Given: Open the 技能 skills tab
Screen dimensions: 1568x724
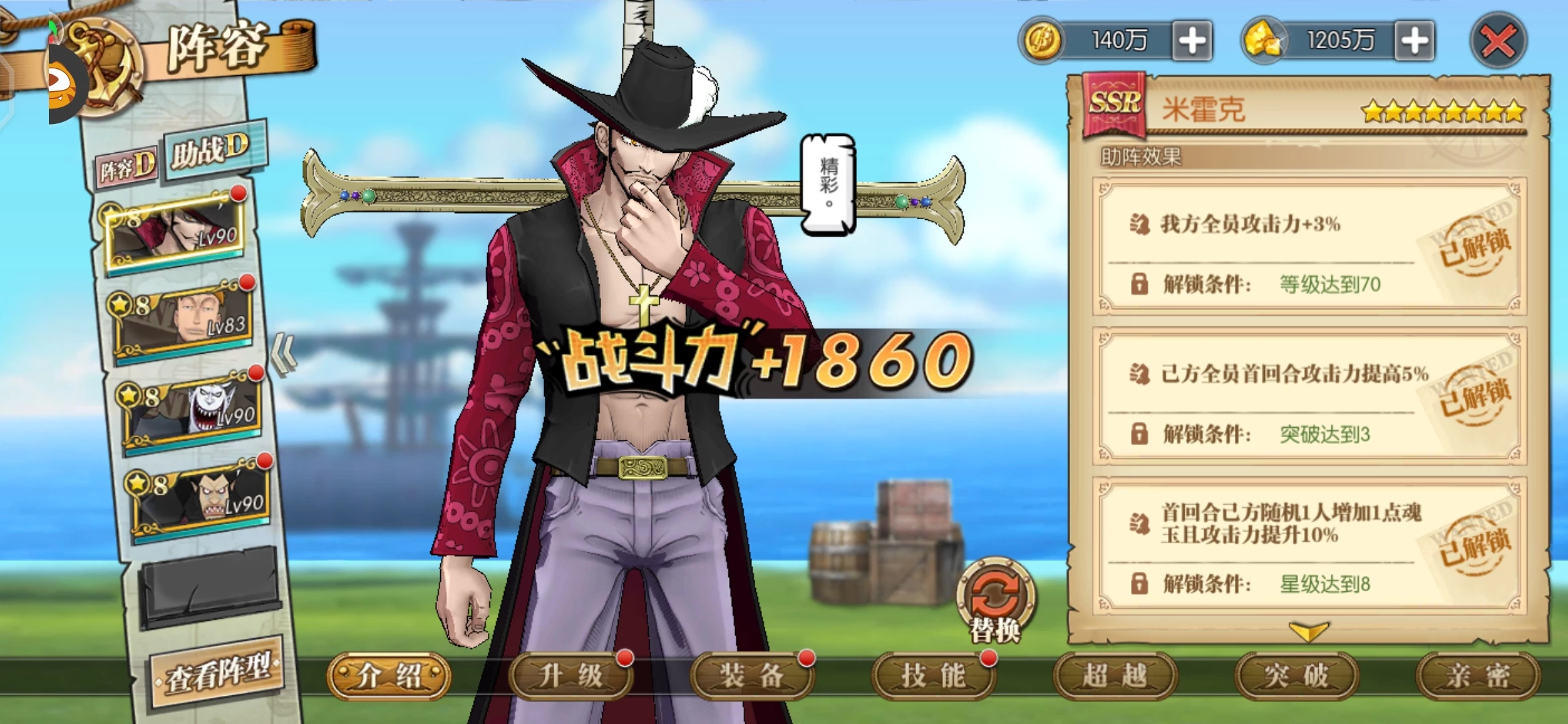Looking at the screenshot, I should 933,676.
